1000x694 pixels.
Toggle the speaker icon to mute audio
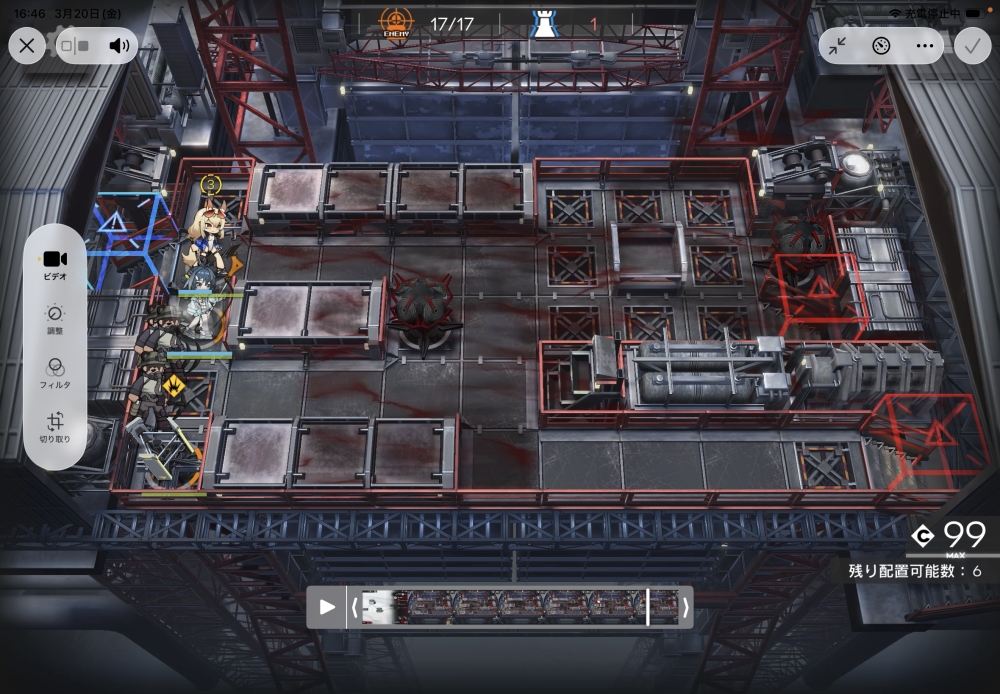(x=120, y=45)
